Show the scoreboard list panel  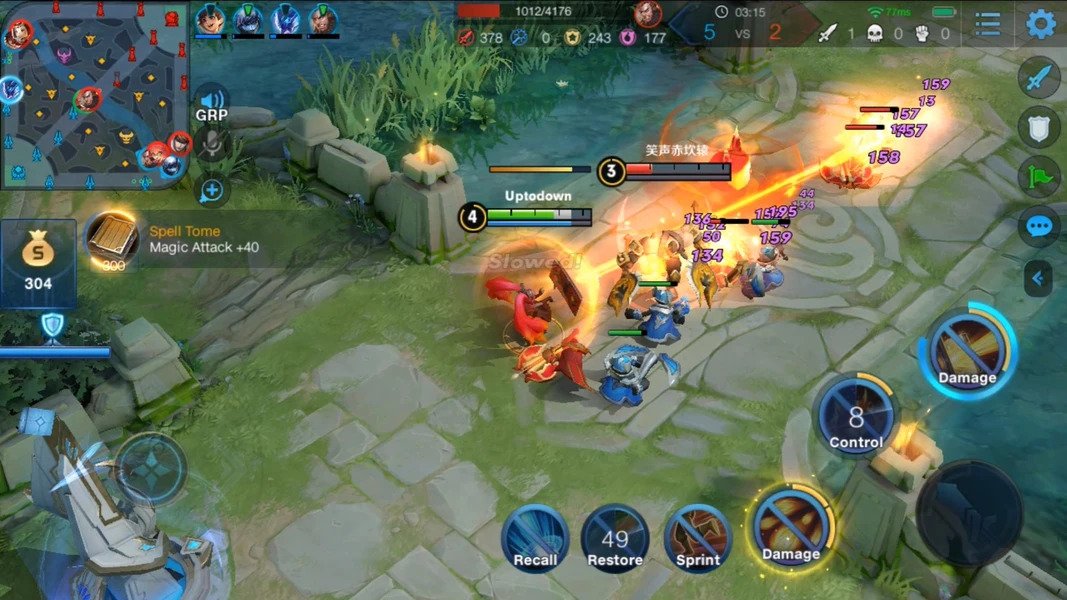point(987,23)
